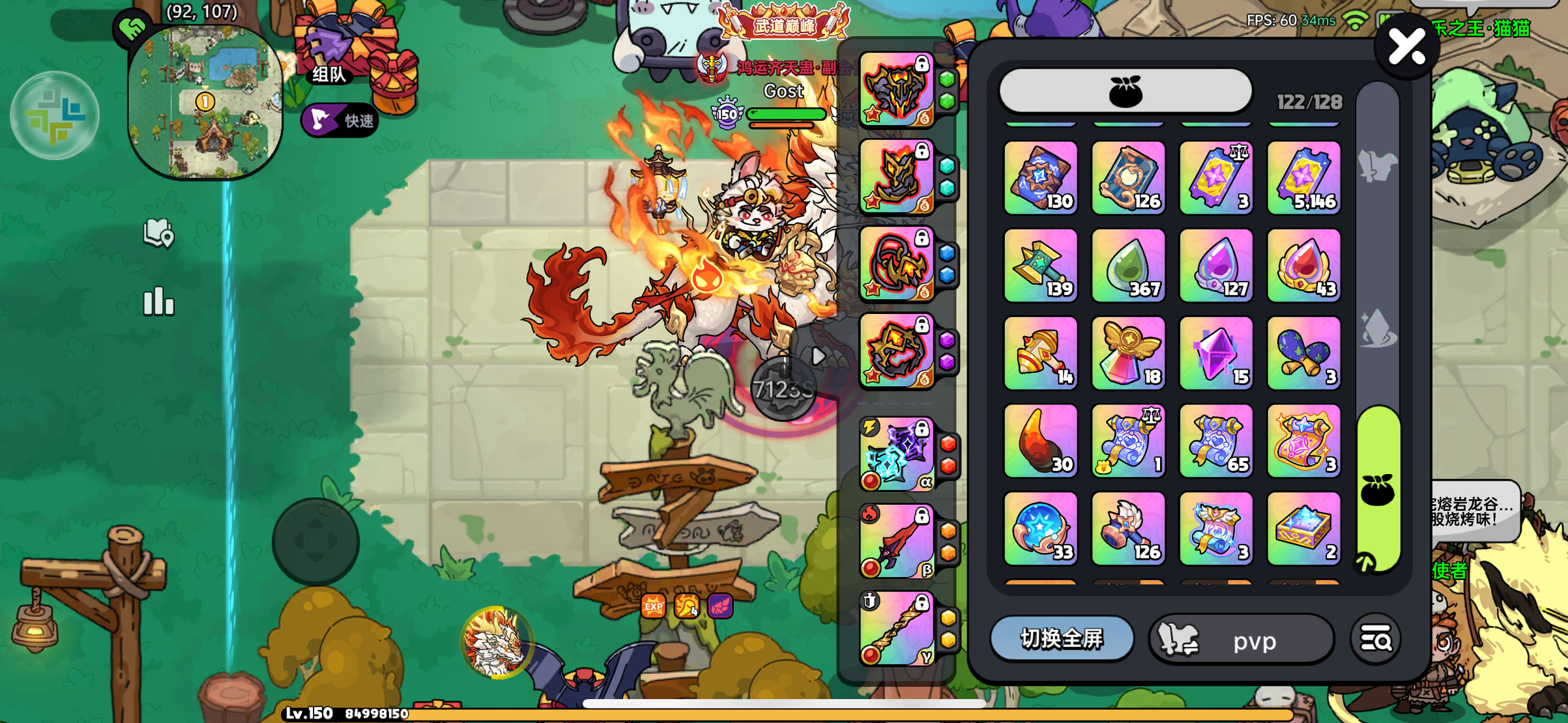
Task: Close the inventory panel
Action: pos(1407,47)
